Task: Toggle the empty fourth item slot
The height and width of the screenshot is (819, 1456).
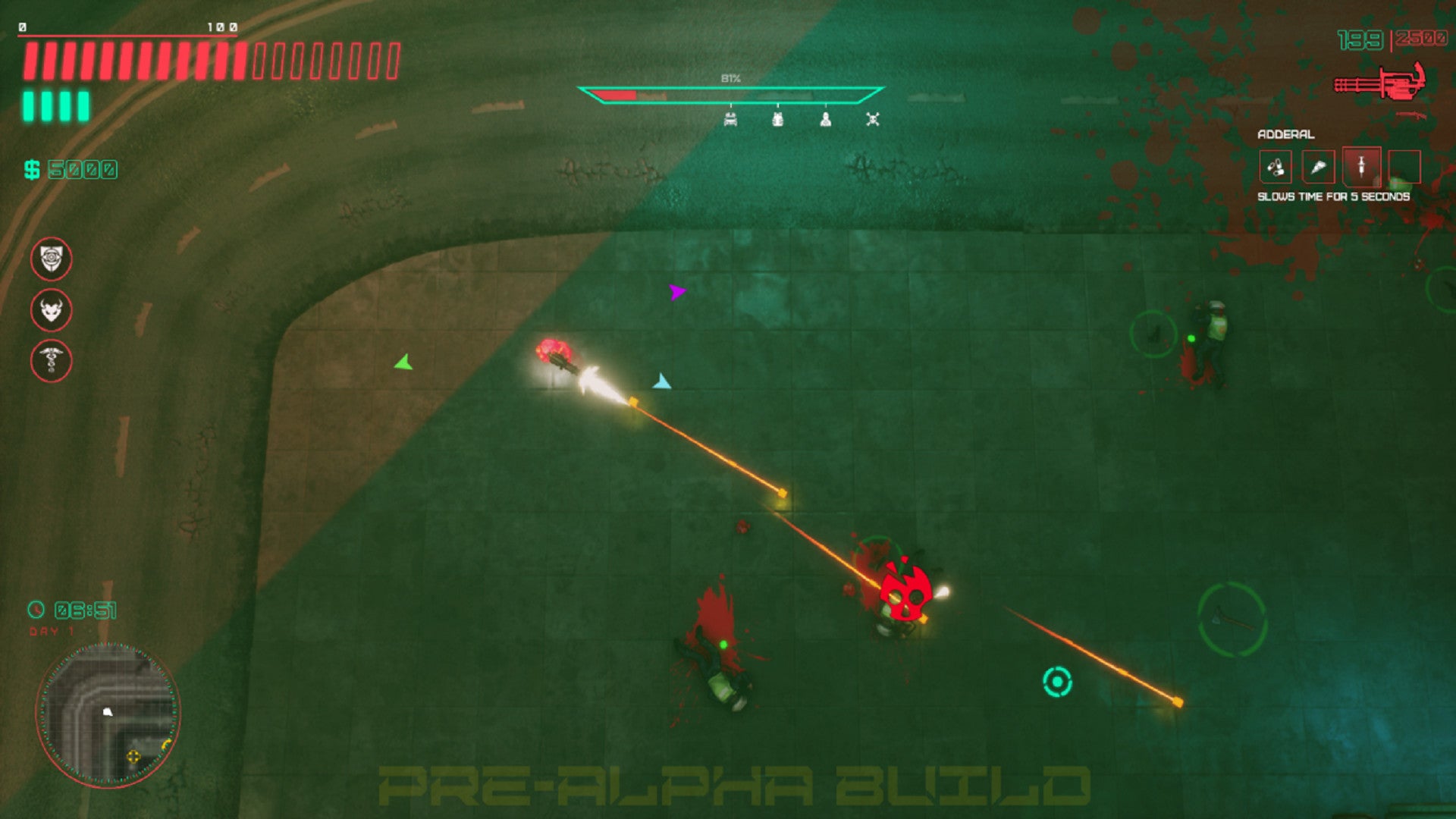Action: click(1404, 165)
